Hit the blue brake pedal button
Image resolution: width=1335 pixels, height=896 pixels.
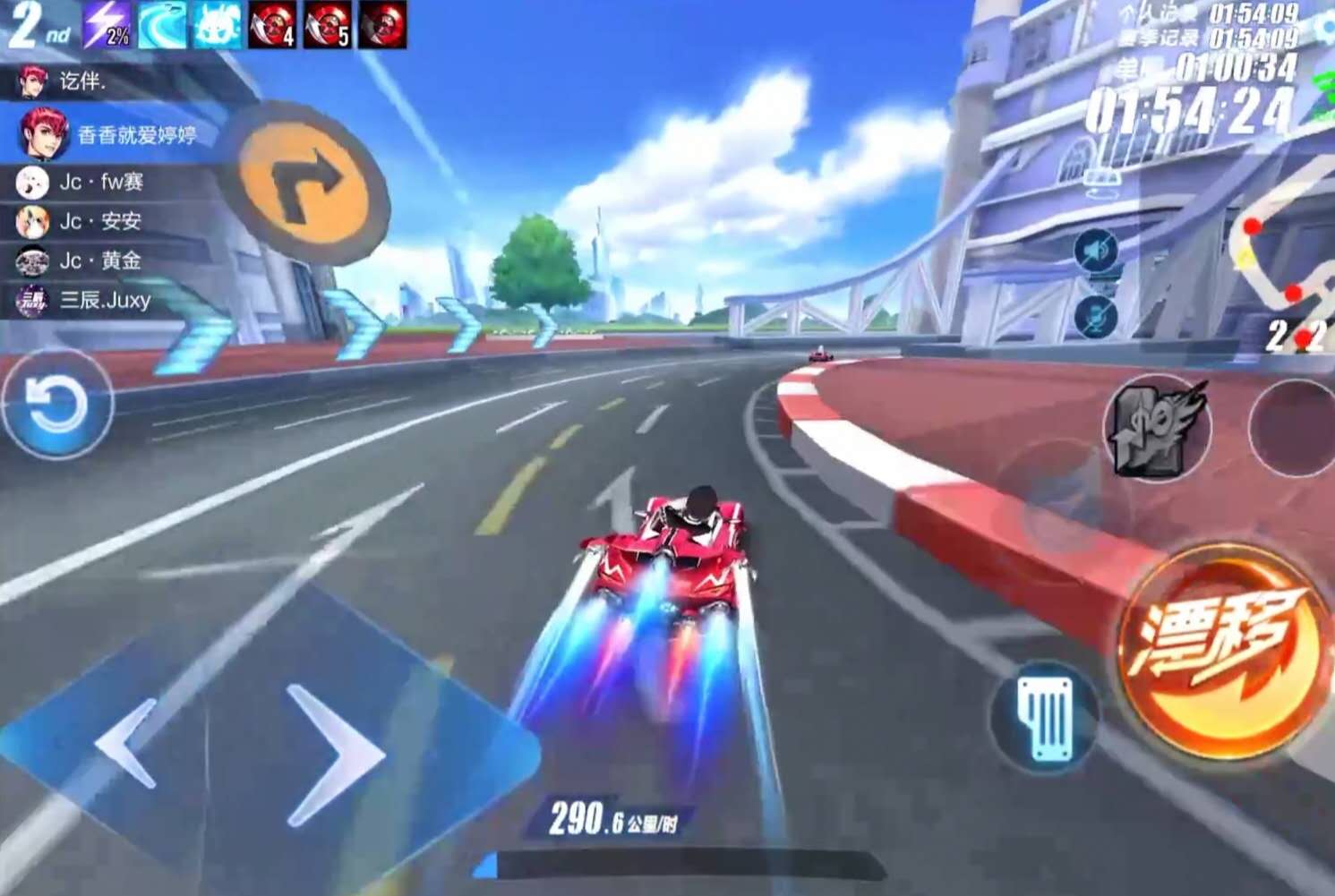pos(1045,716)
